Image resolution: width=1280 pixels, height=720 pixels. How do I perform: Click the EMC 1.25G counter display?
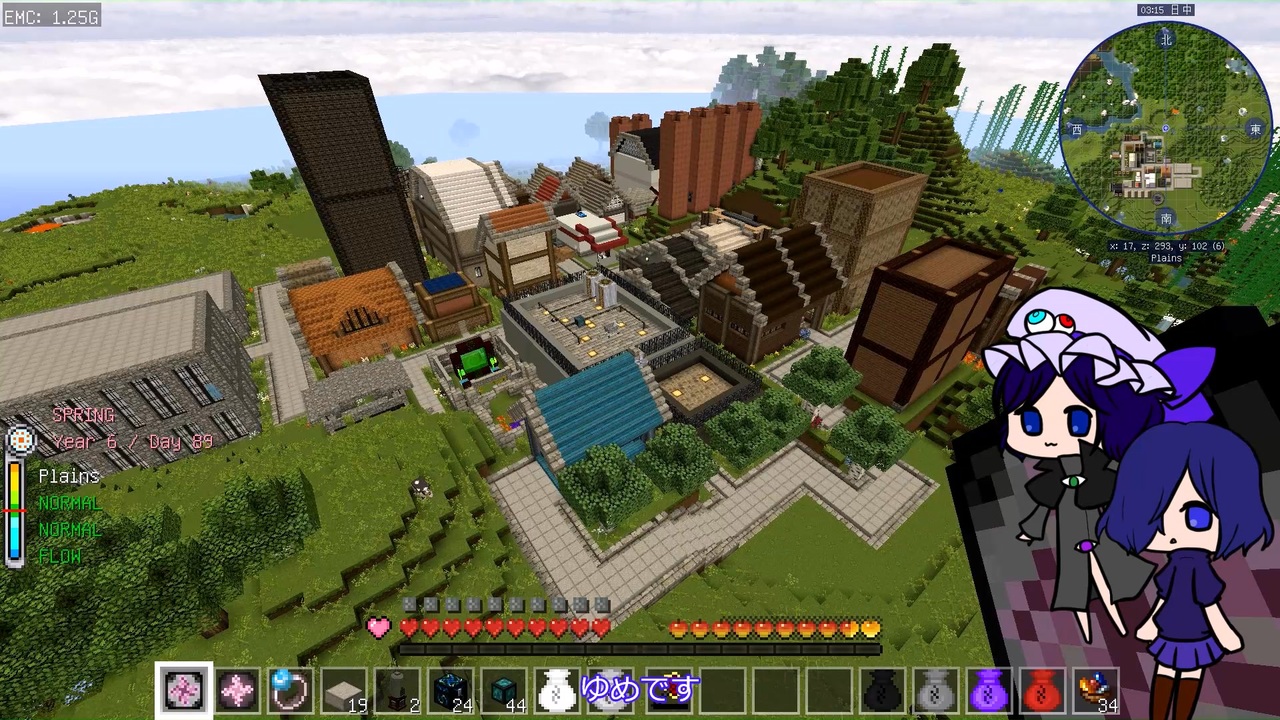(x=50, y=16)
